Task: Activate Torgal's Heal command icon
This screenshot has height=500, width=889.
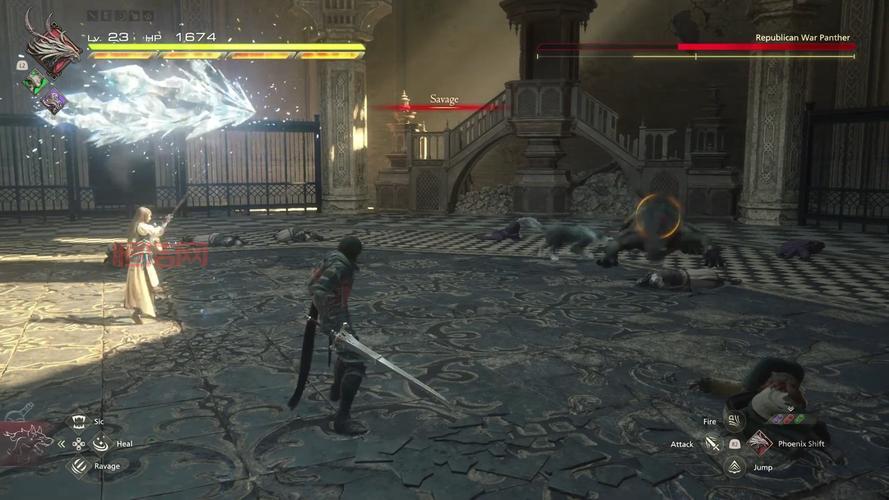Action: click(x=98, y=443)
